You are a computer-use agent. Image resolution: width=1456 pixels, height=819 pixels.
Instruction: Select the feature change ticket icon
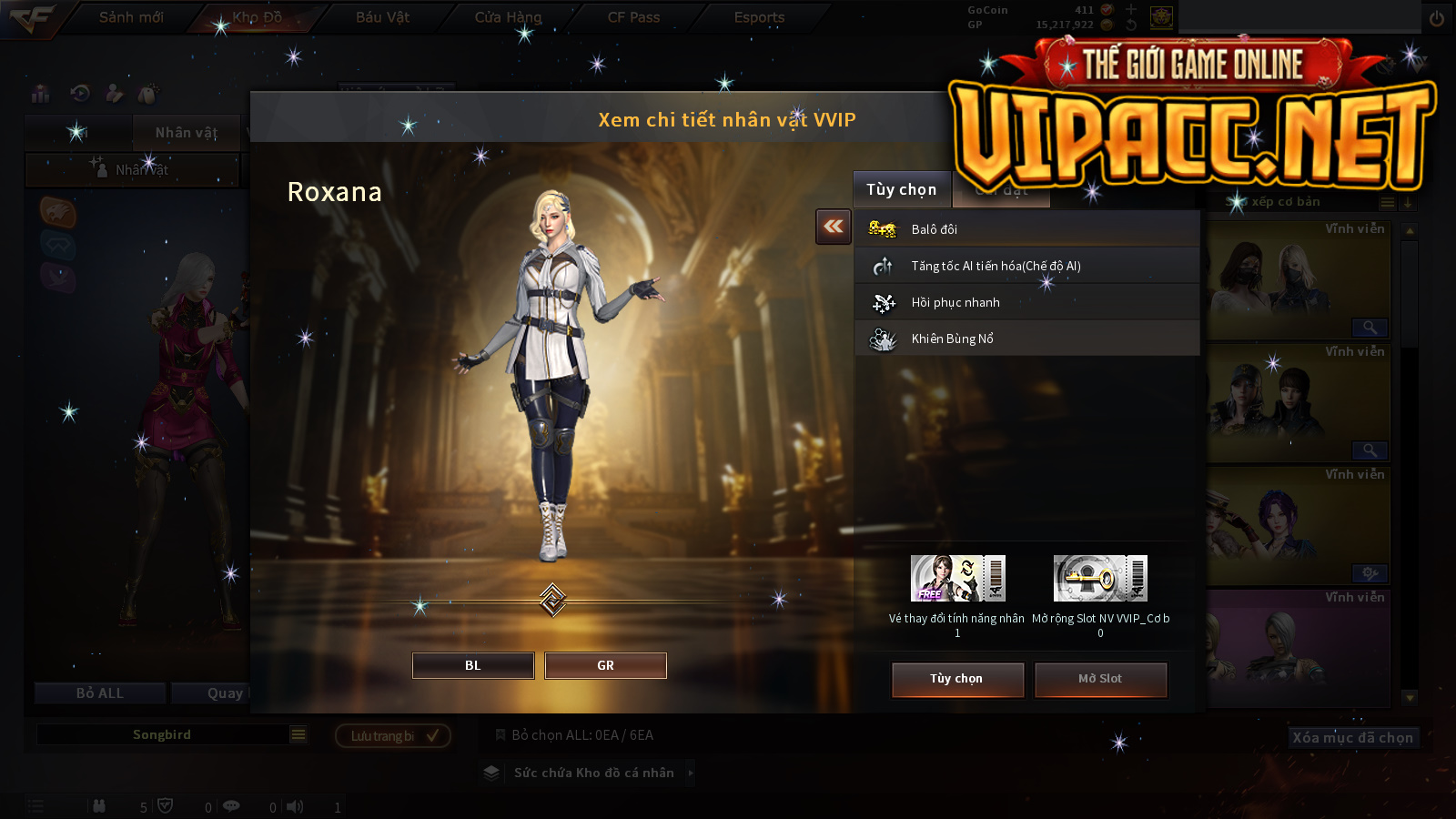coord(957,579)
